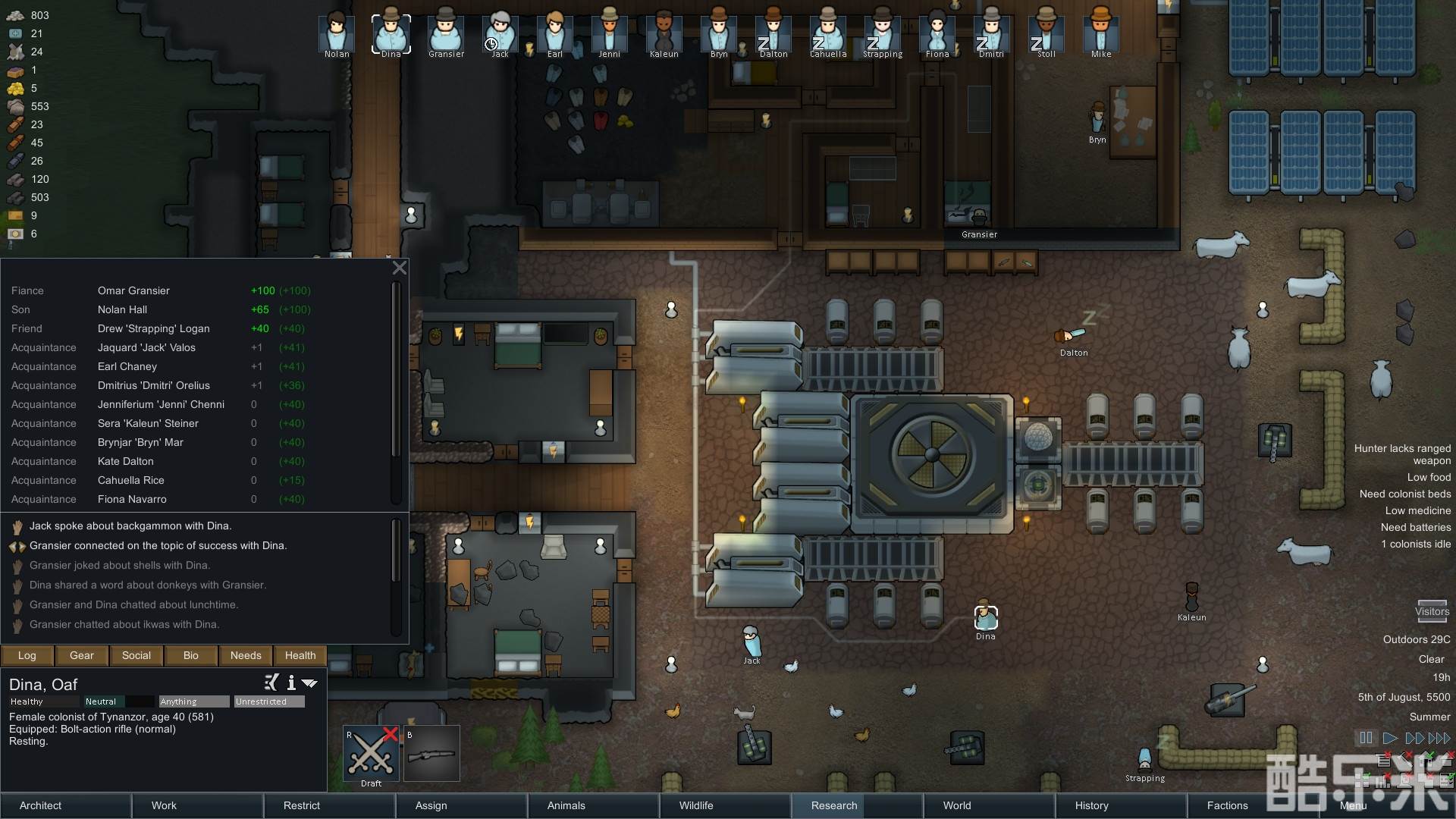
Task: Click the Low food alert
Action: pos(1429,477)
